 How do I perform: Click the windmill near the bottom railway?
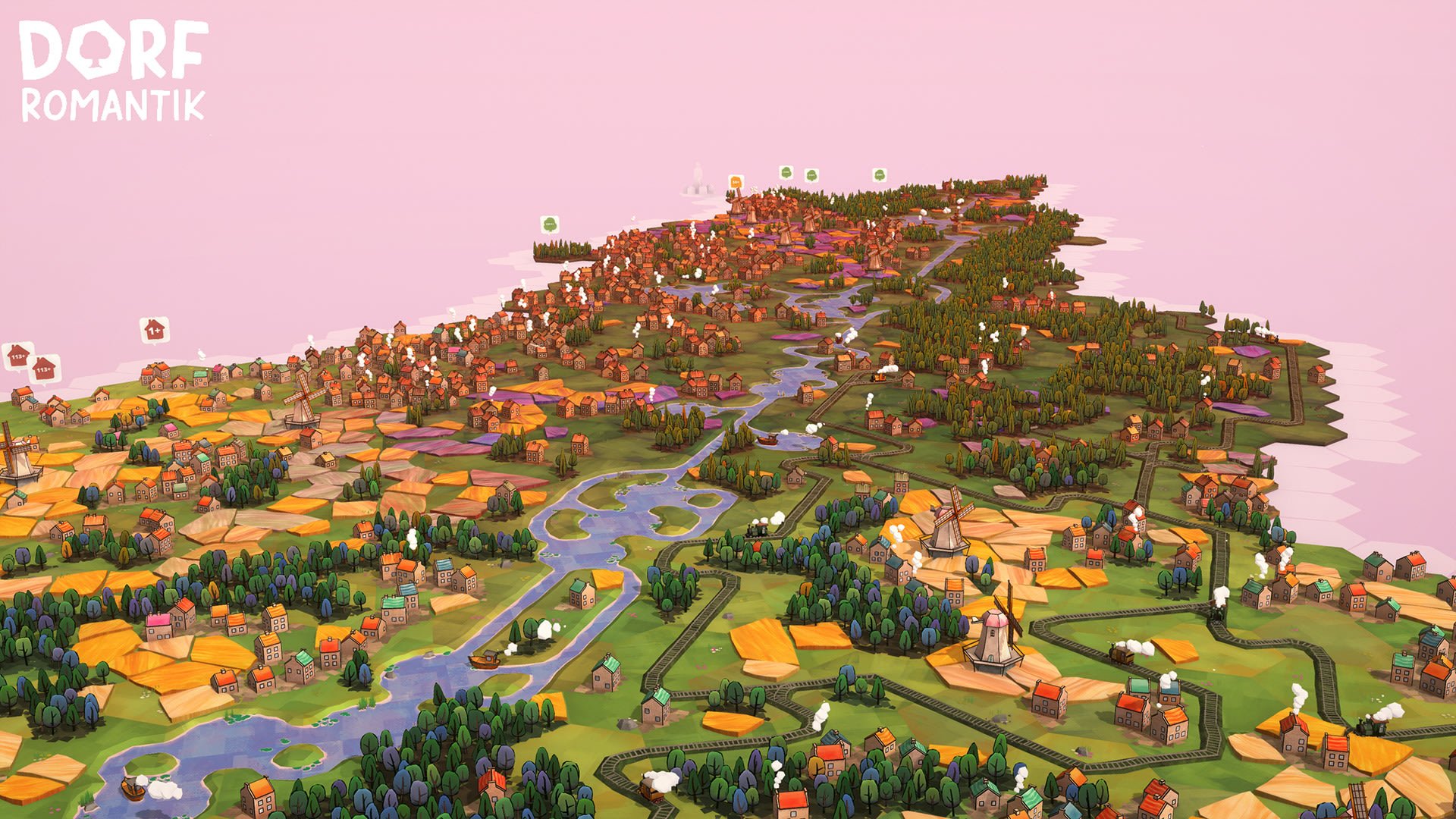point(995,641)
